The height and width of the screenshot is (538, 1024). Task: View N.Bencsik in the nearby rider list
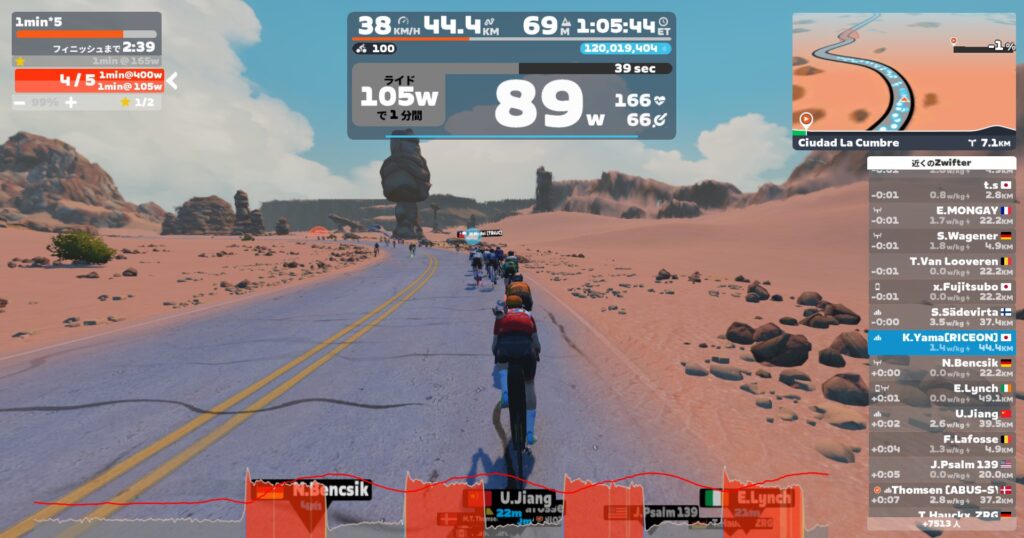point(941,367)
